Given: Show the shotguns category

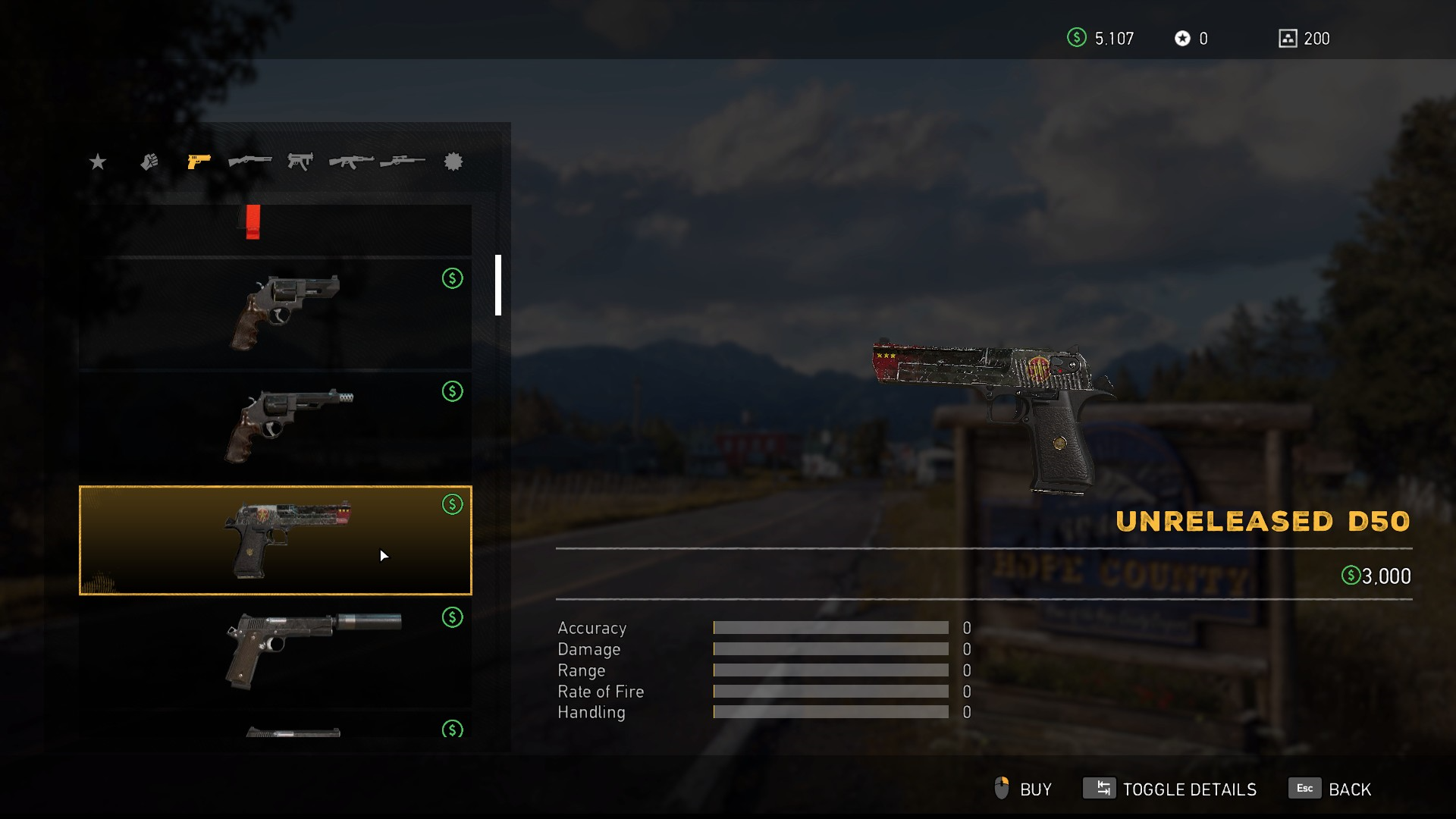Looking at the screenshot, I should point(249,162).
